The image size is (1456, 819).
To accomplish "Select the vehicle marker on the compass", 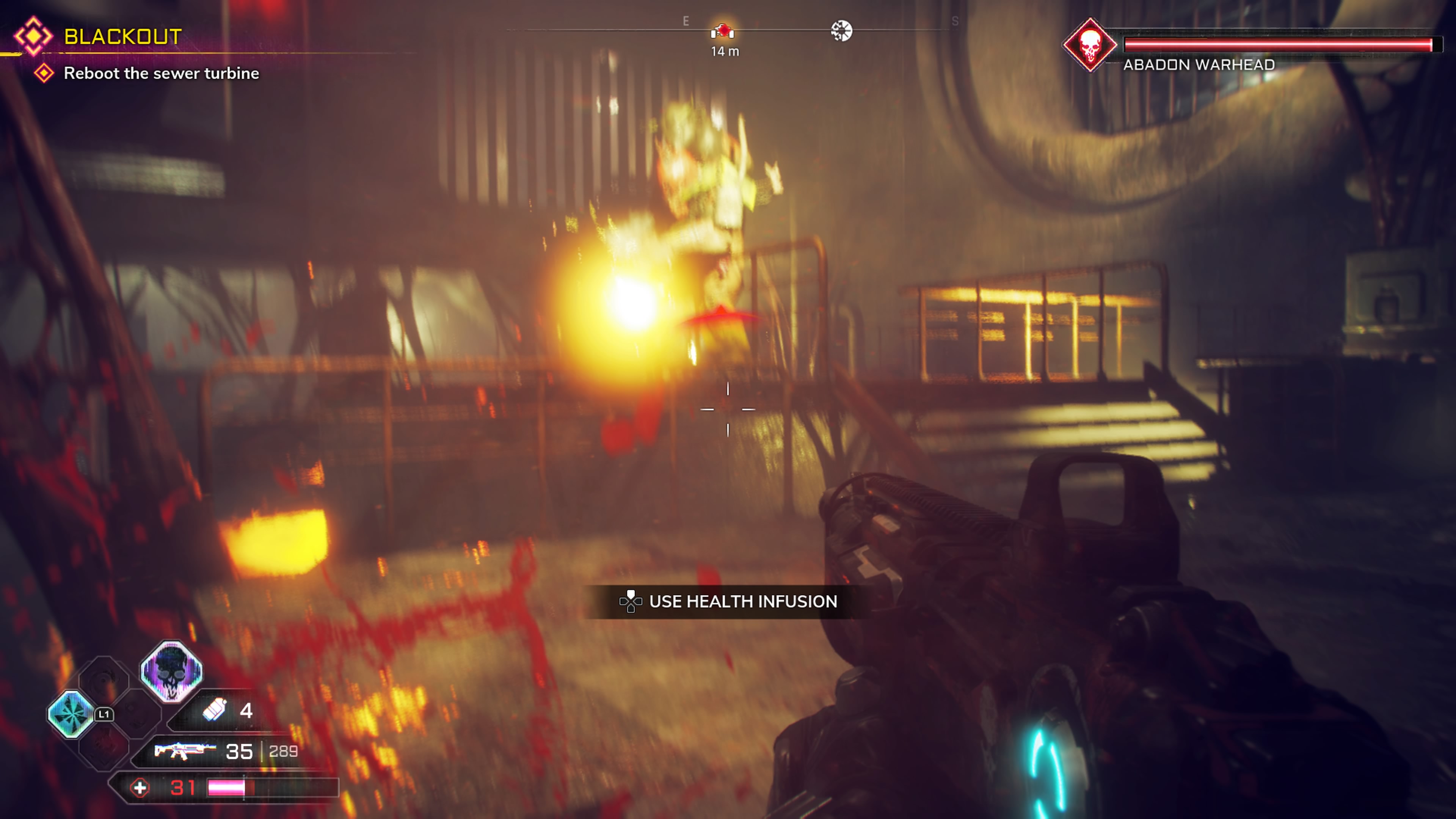I will (x=722, y=31).
